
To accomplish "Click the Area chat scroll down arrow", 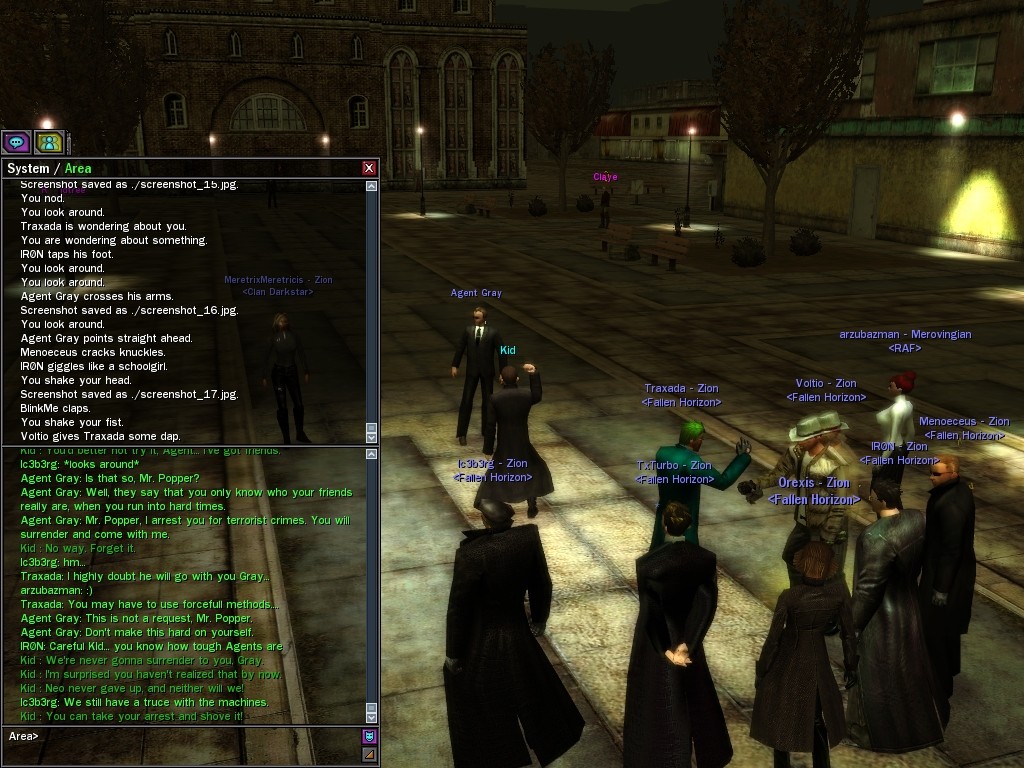I will pos(372,716).
